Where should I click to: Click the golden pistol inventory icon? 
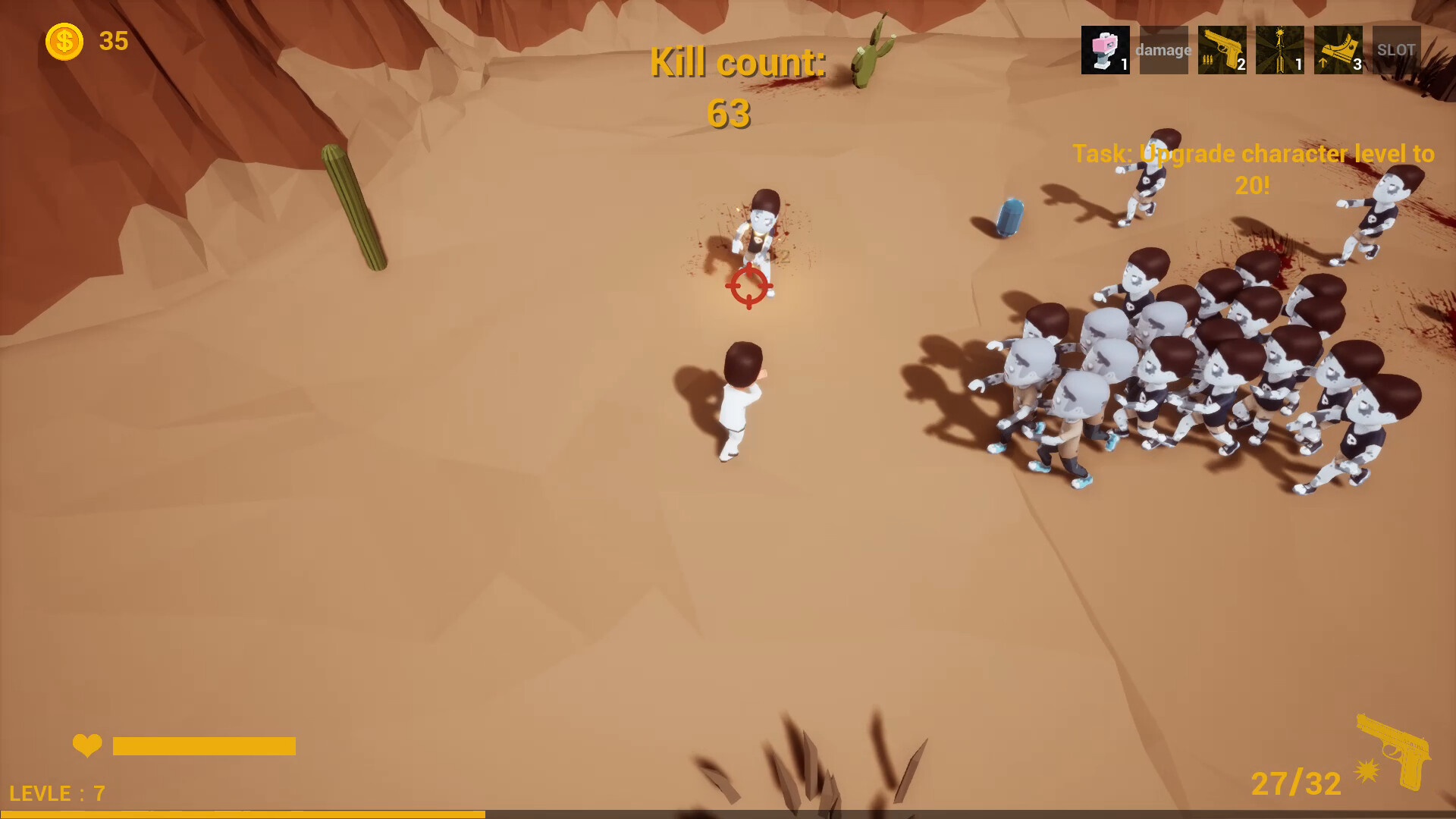(1222, 50)
